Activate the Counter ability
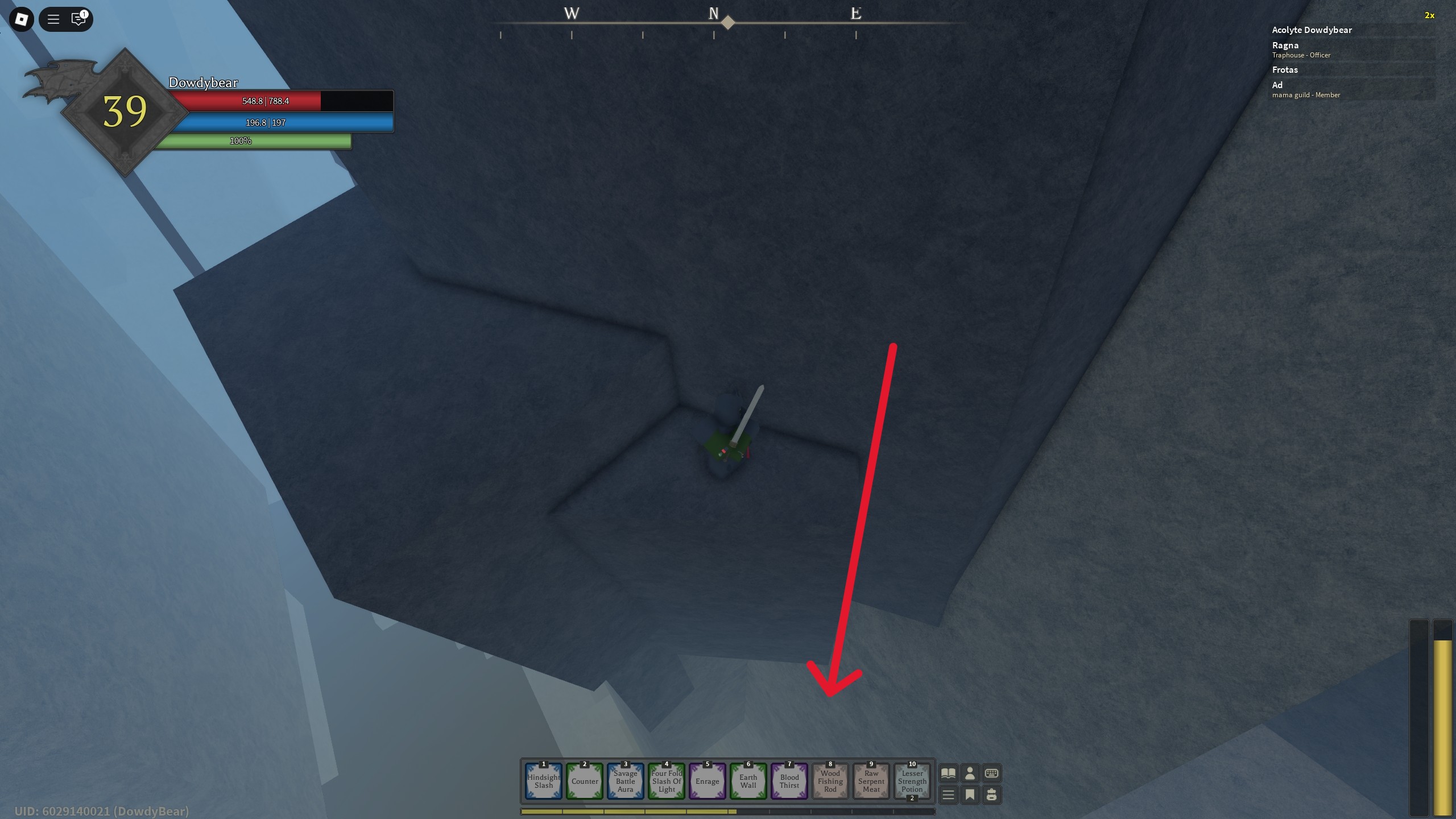This screenshot has height=819, width=1456. (584, 781)
